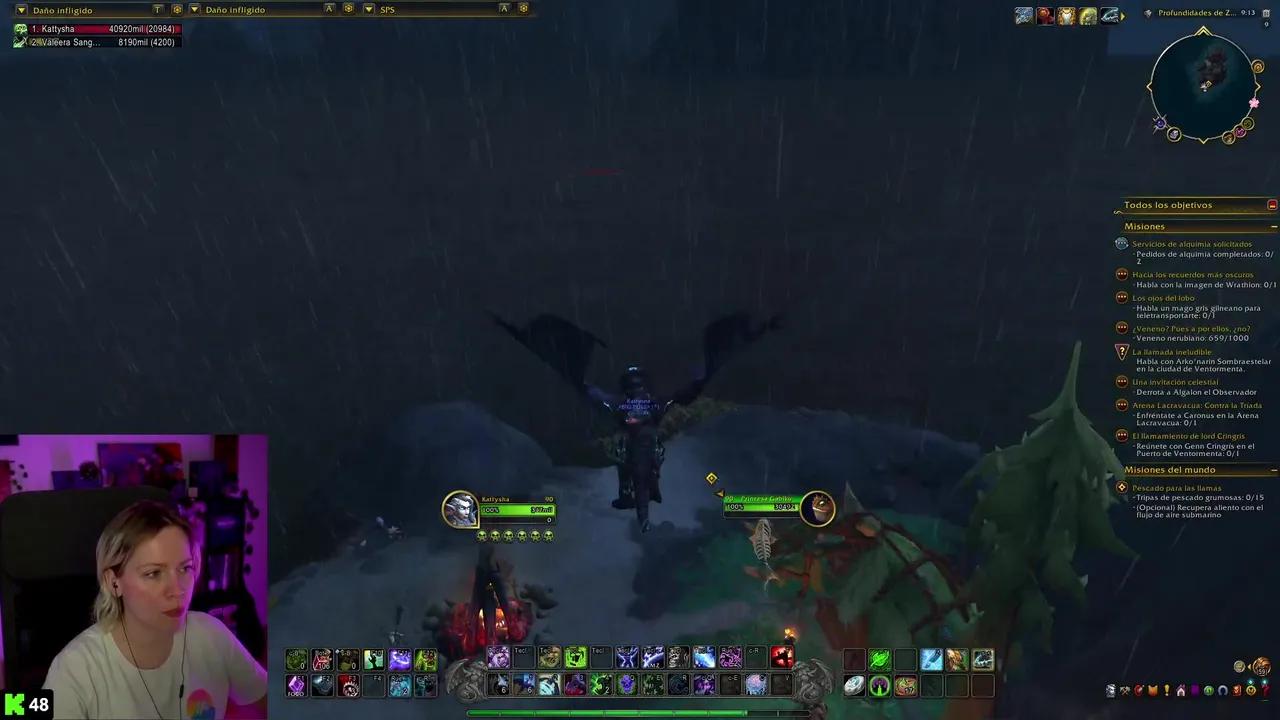Screen dimensions: 1280x720
Task: Open the segment dropdown on the SPS window
Action: (x=369, y=9)
